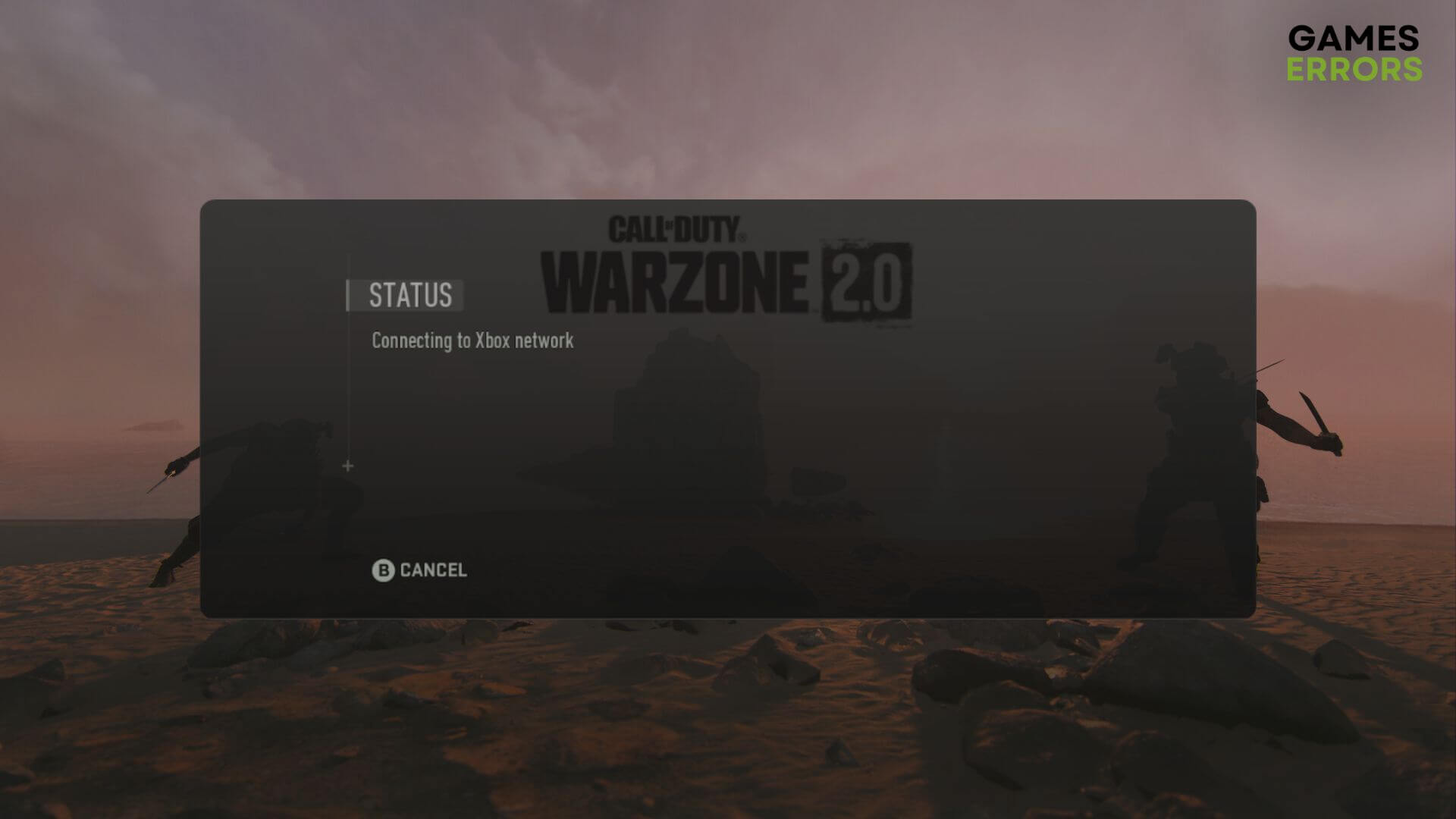Viewport: 1456px width, 819px height.
Task: Click the small plus marker on the status line
Action: (x=348, y=466)
